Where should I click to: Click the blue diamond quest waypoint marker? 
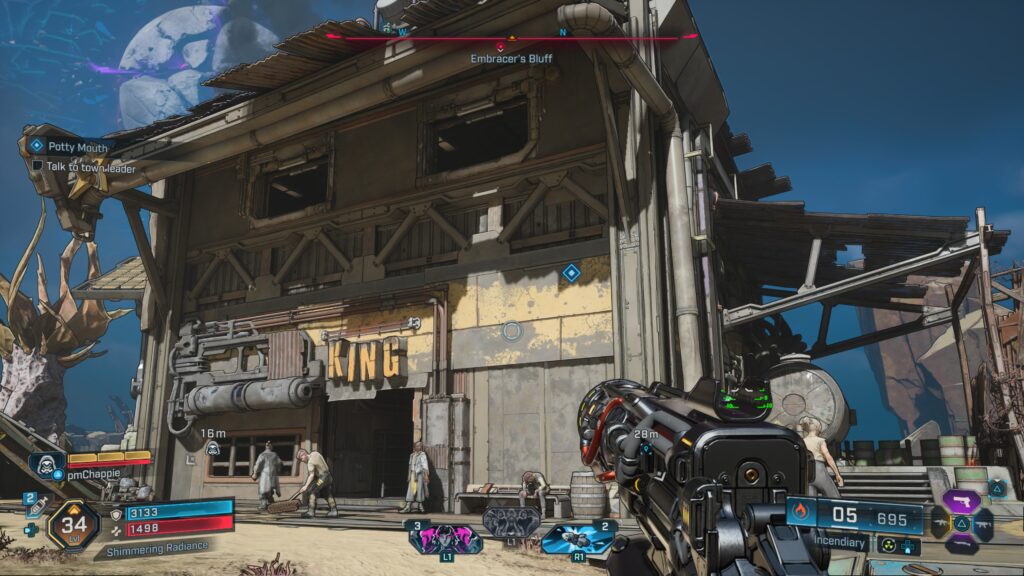coord(571,272)
